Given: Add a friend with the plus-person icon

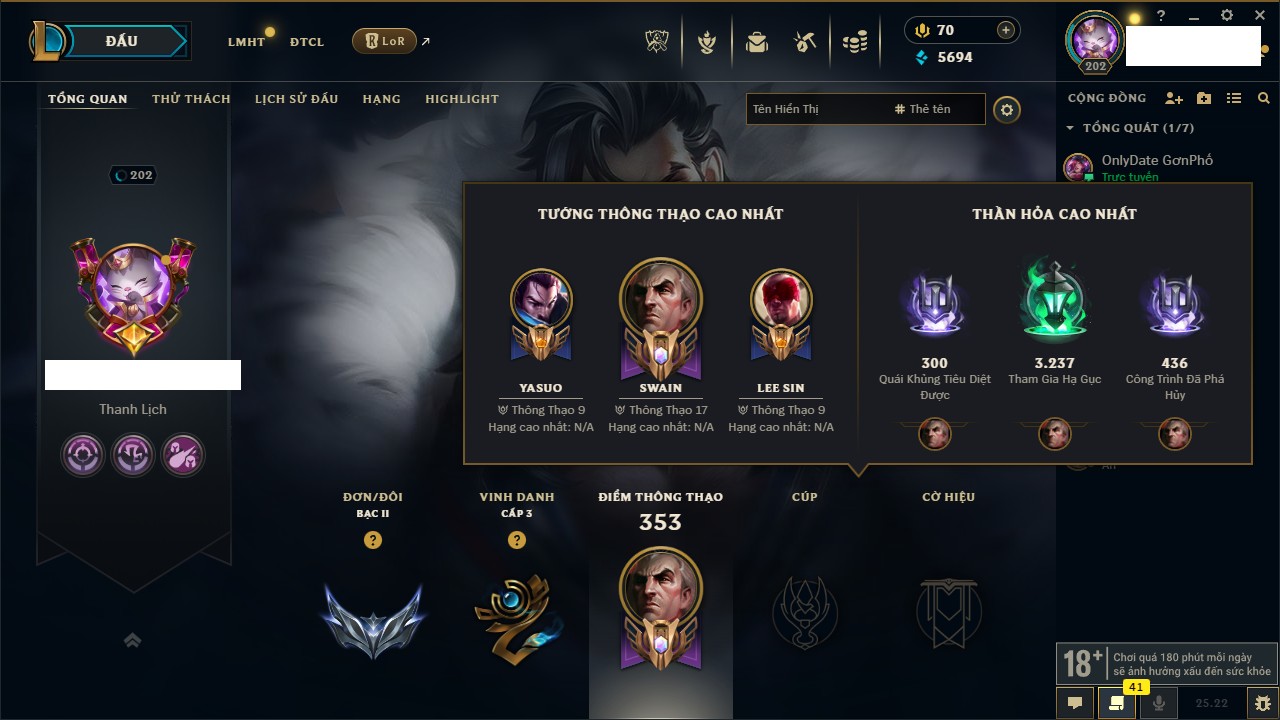Looking at the screenshot, I should (1174, 98).
